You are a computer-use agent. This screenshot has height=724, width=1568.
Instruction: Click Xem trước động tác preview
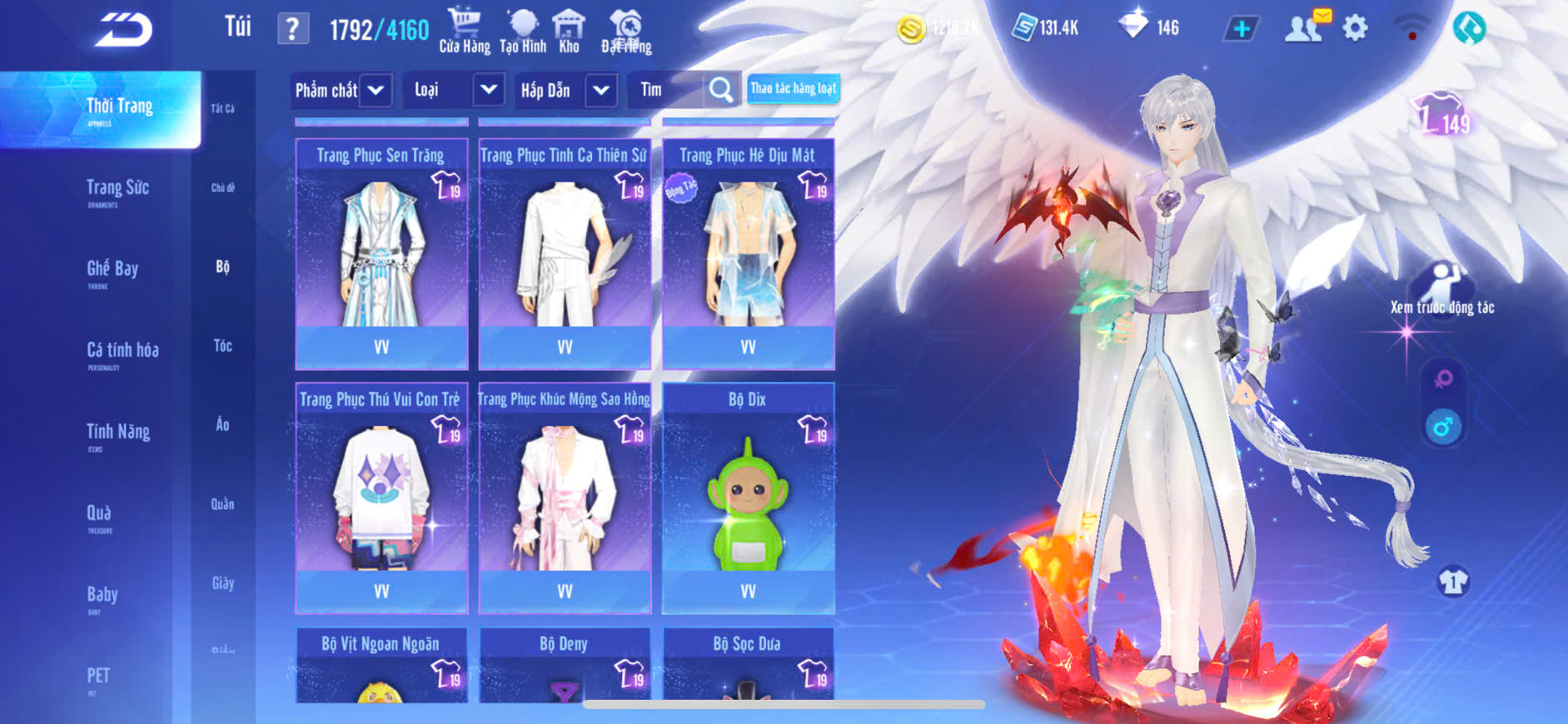tap(1442, 289)
